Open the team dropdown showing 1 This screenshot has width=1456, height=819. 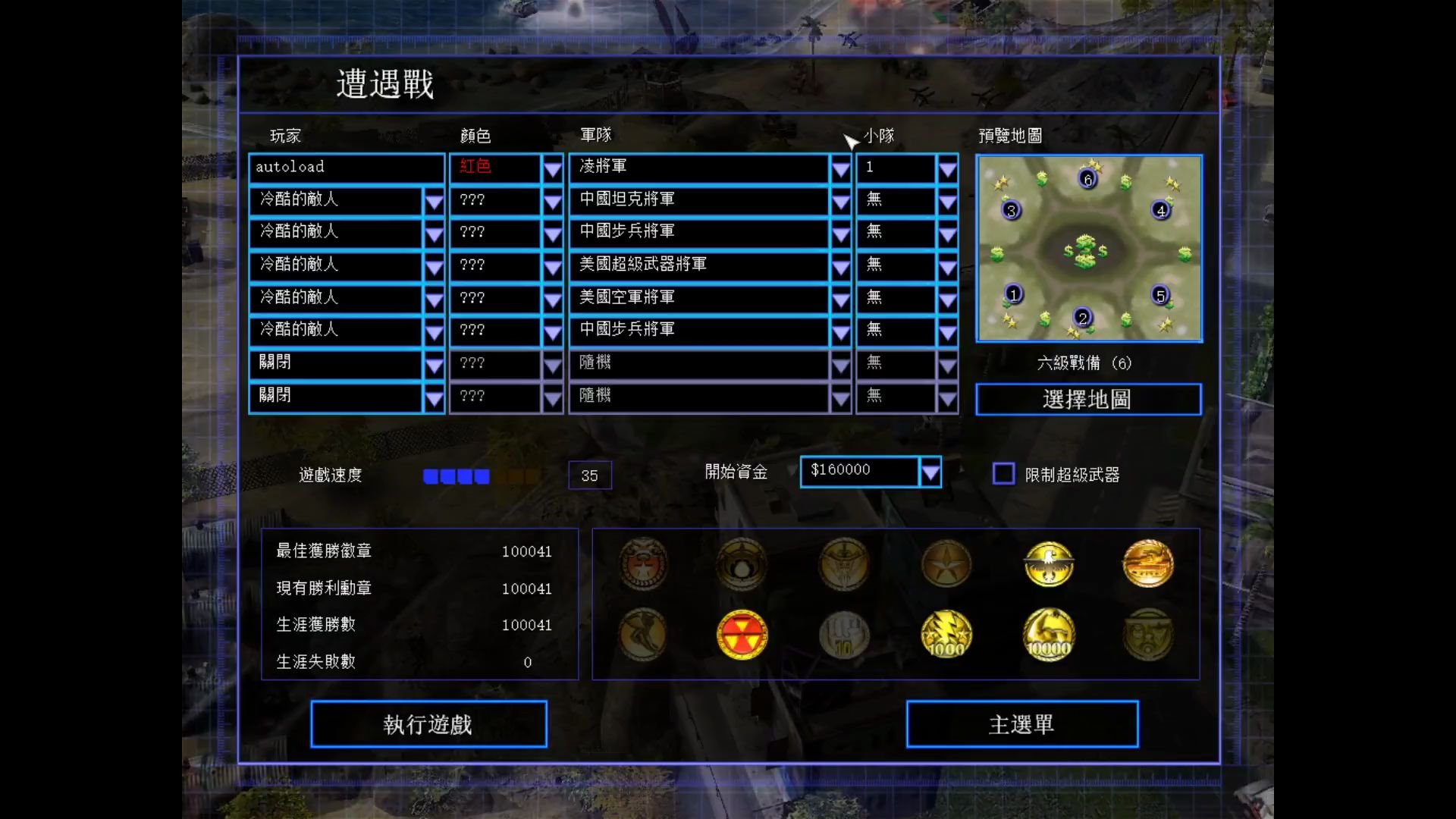tap(947, 168)
